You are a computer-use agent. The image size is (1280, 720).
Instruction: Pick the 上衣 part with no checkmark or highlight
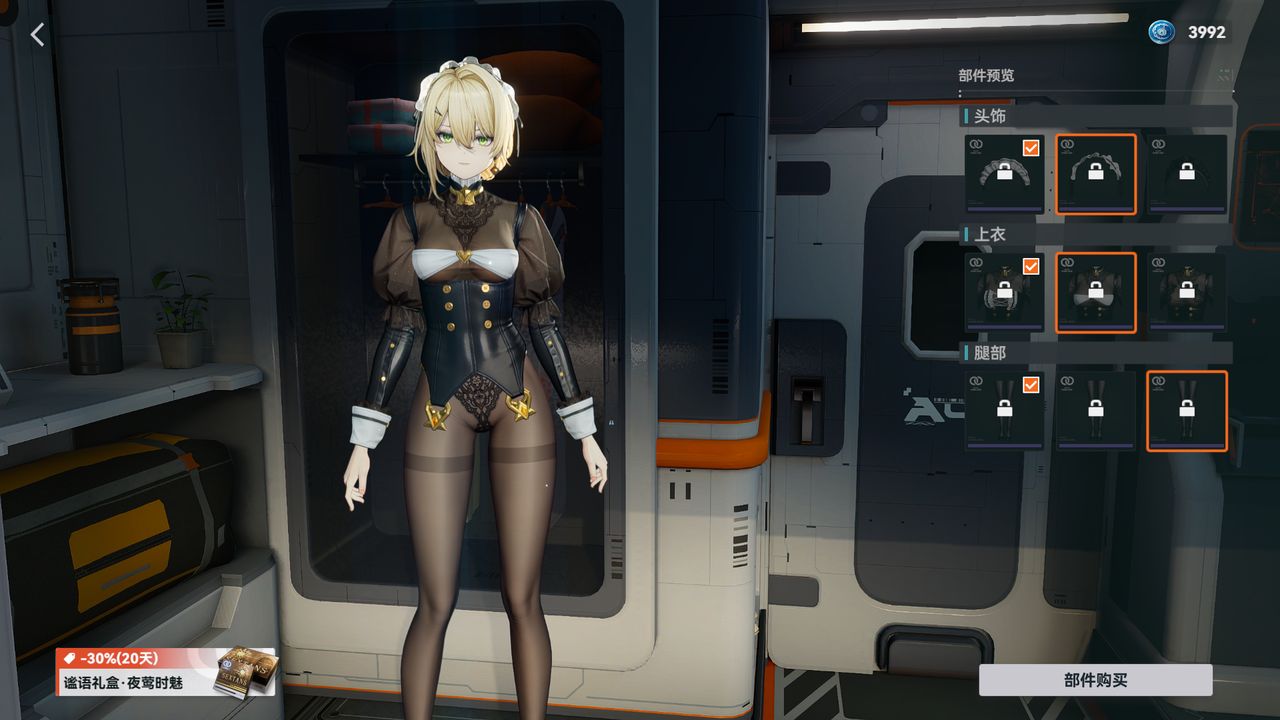(x=1187, y=292)
